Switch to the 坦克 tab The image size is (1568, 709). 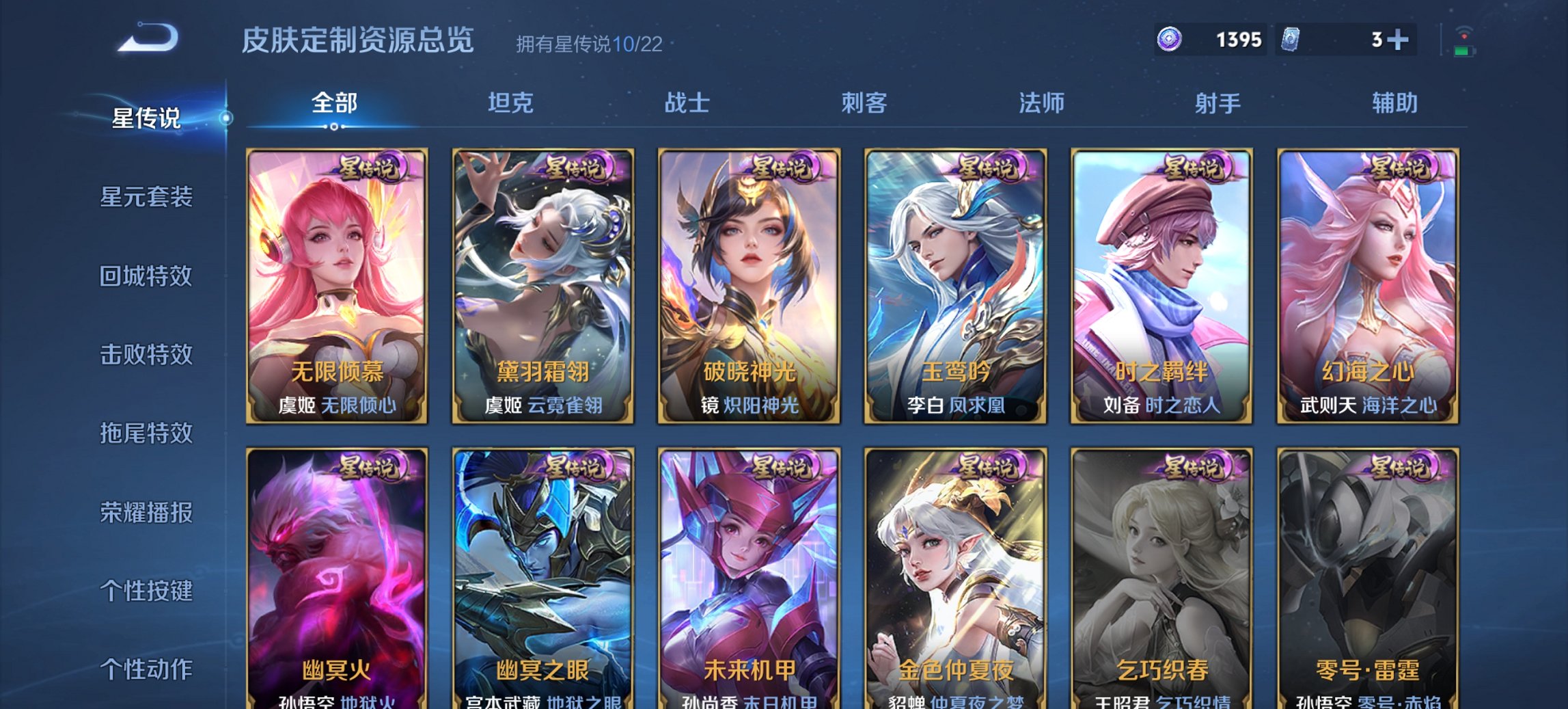512,104
